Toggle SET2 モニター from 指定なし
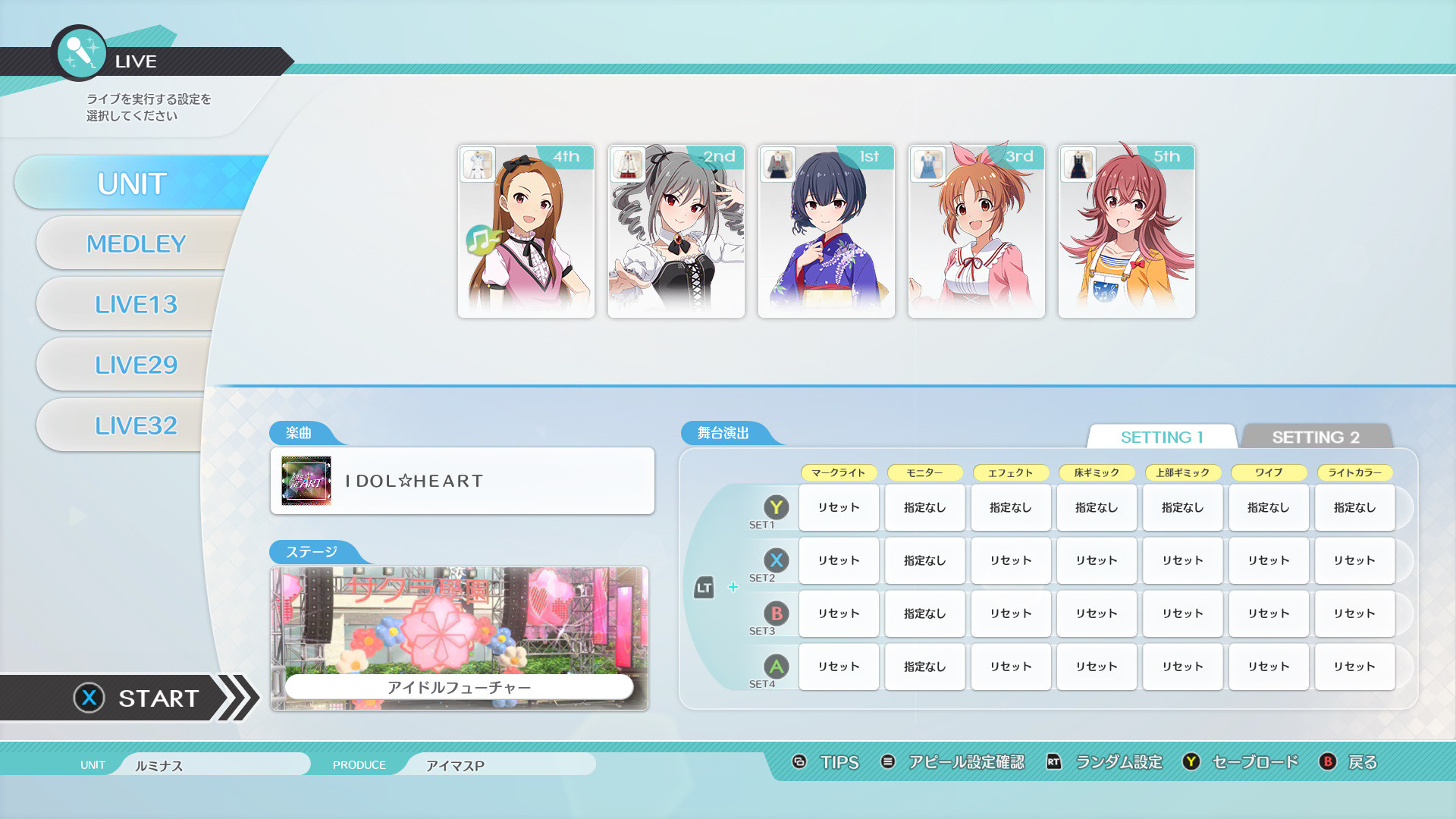 tap(924, 560)
